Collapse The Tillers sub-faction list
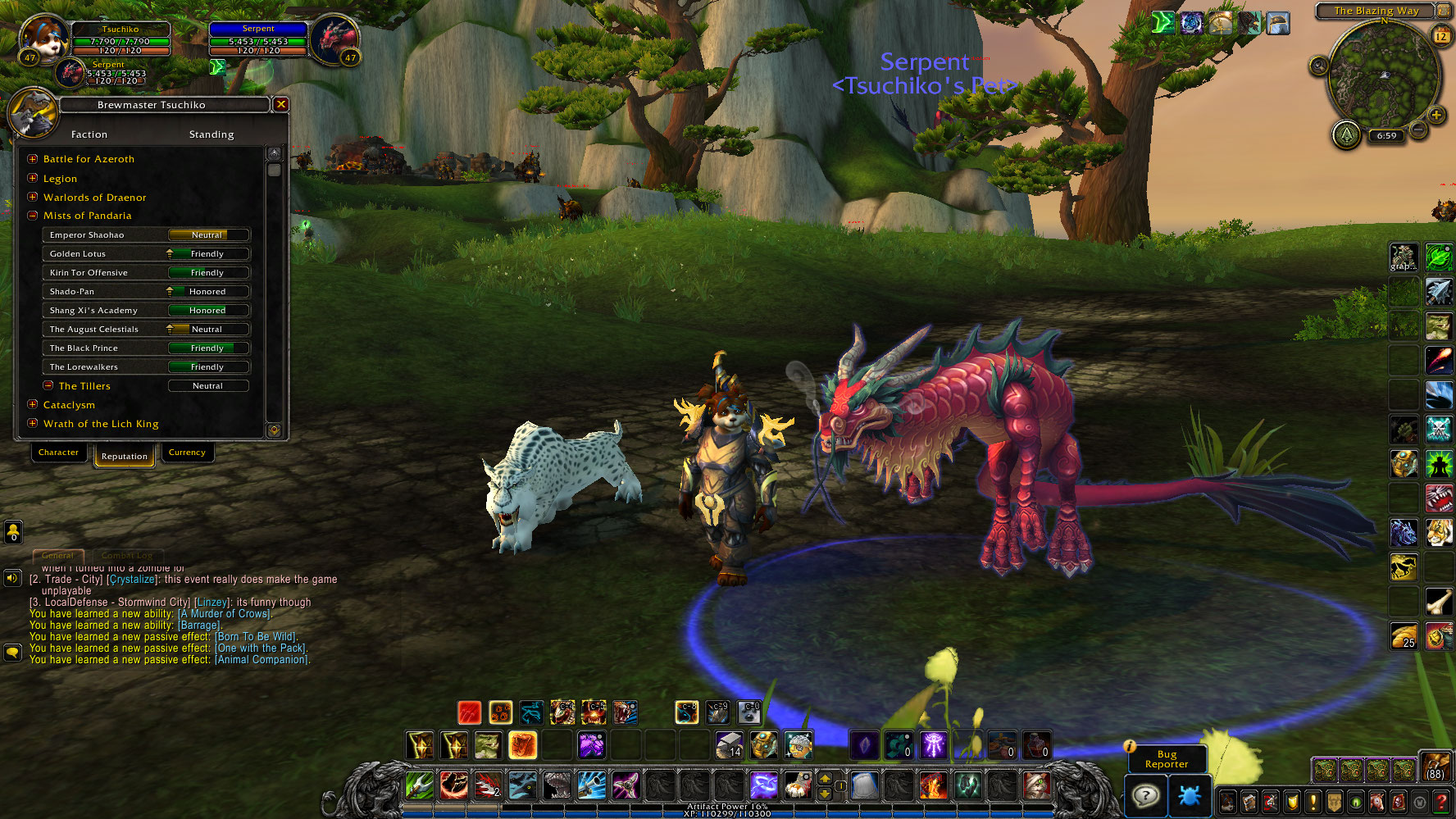 point(48,385)
